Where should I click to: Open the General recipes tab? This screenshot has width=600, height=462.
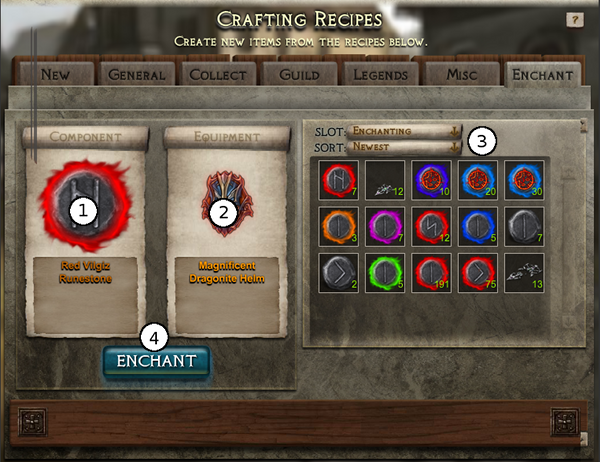point(136,75)
